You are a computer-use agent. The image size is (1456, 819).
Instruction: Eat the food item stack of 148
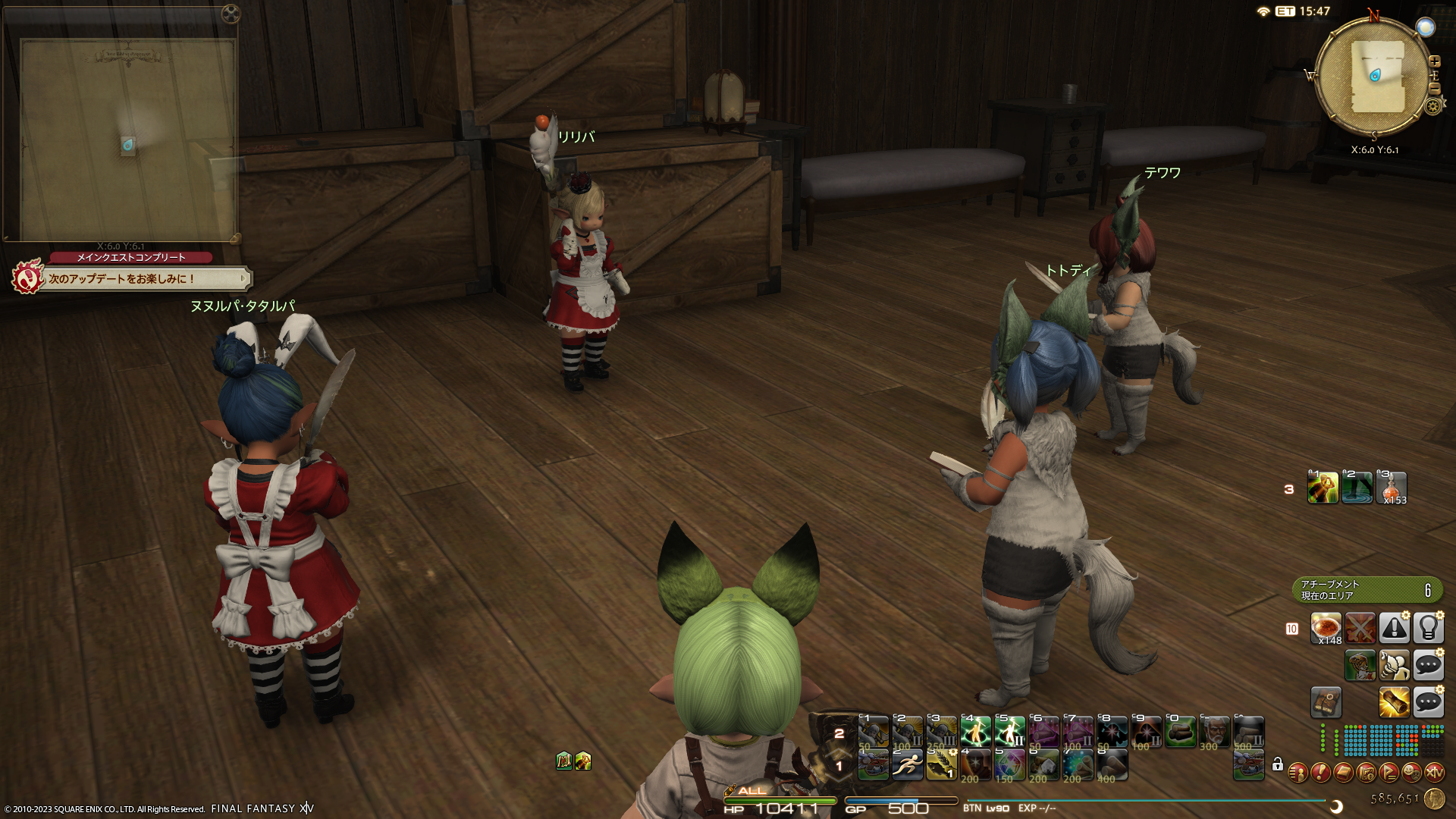(x=1326, y=629)
